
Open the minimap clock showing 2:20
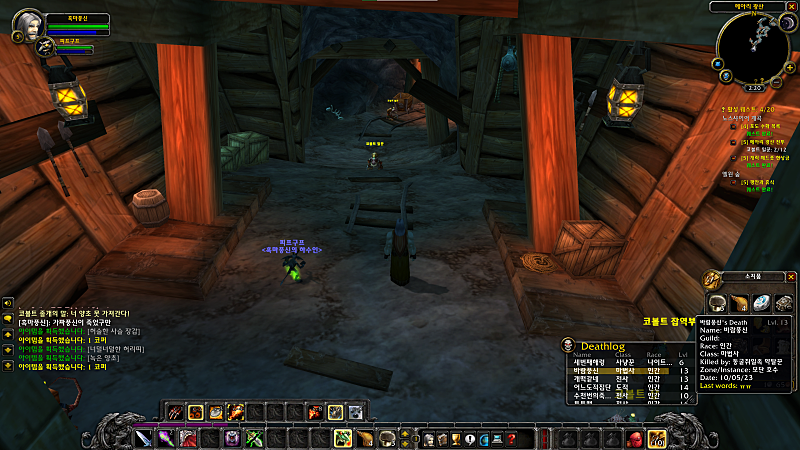[755, 87]
